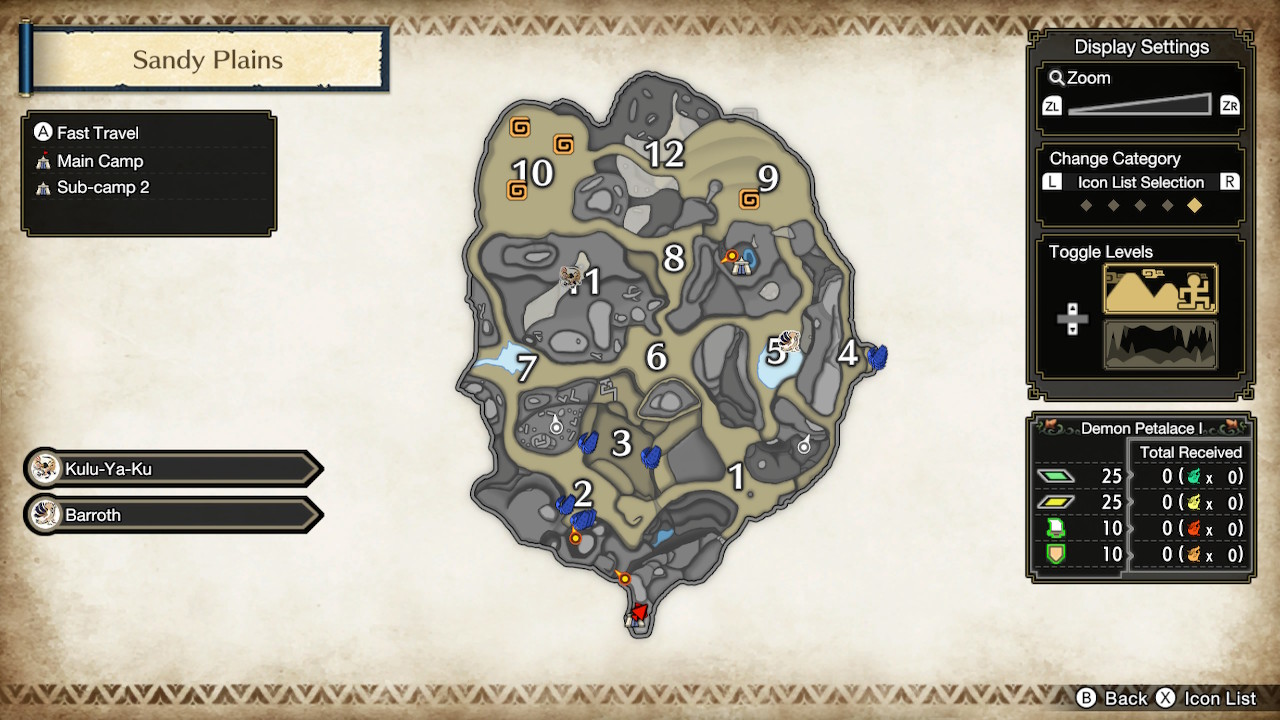Open the Icon List Selection field
This screenshot has width=1280, height=720.
coord(1140,182)
